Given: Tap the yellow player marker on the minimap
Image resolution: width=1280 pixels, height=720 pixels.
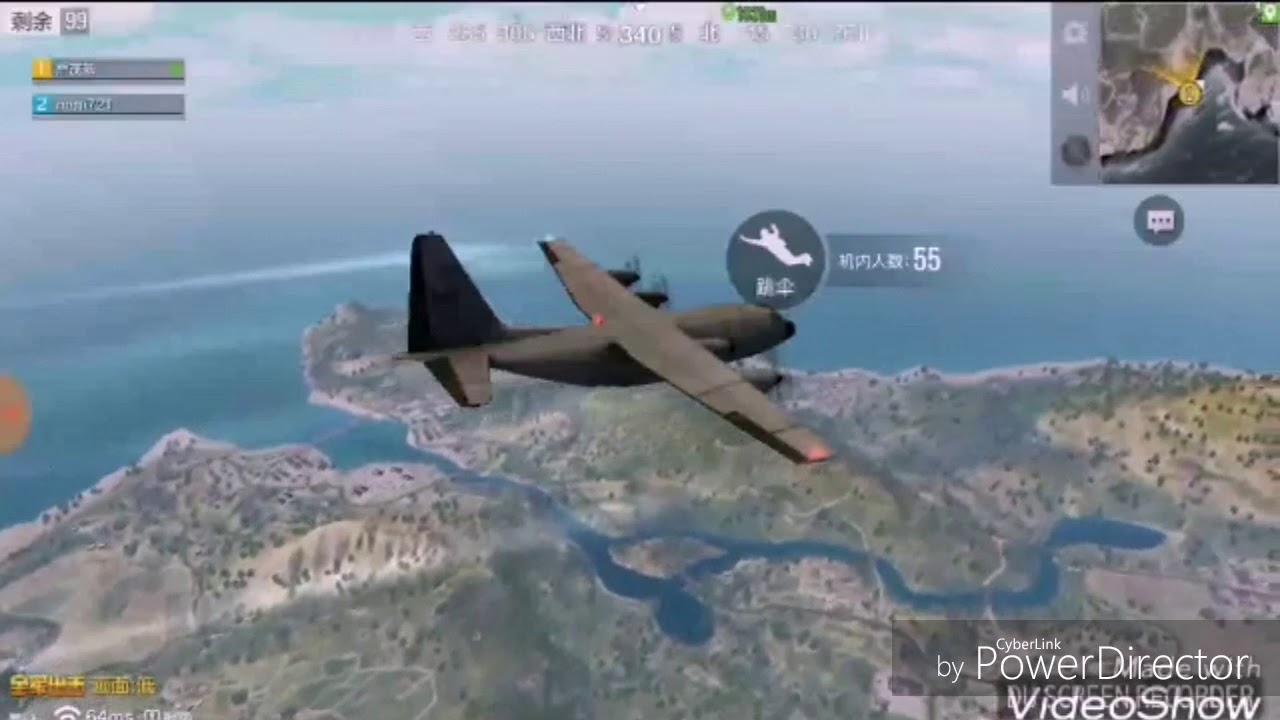Looking at the screenshot, I should [1190, 93].
